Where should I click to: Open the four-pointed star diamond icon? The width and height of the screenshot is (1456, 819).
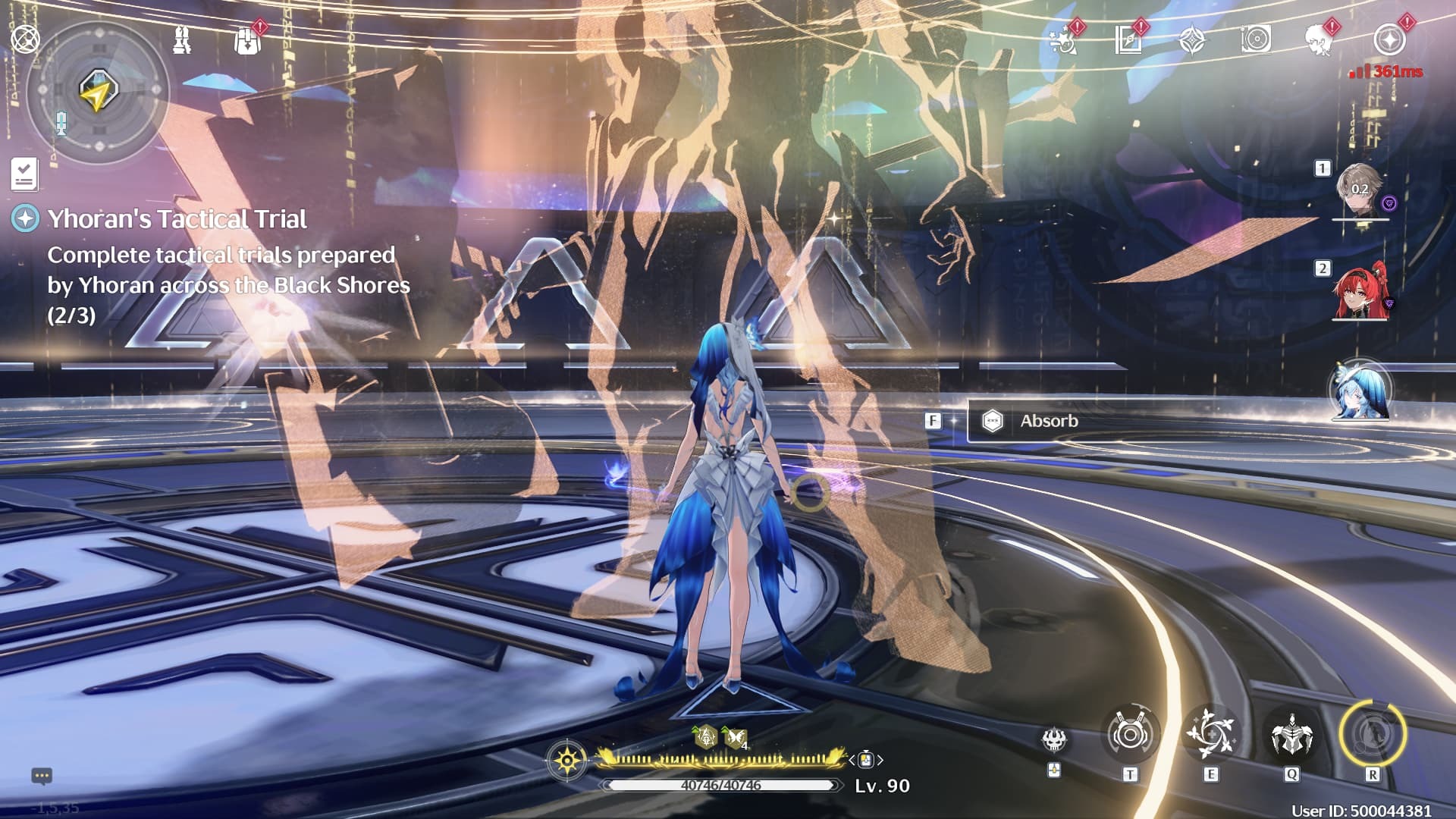[x=1192, y=40]
